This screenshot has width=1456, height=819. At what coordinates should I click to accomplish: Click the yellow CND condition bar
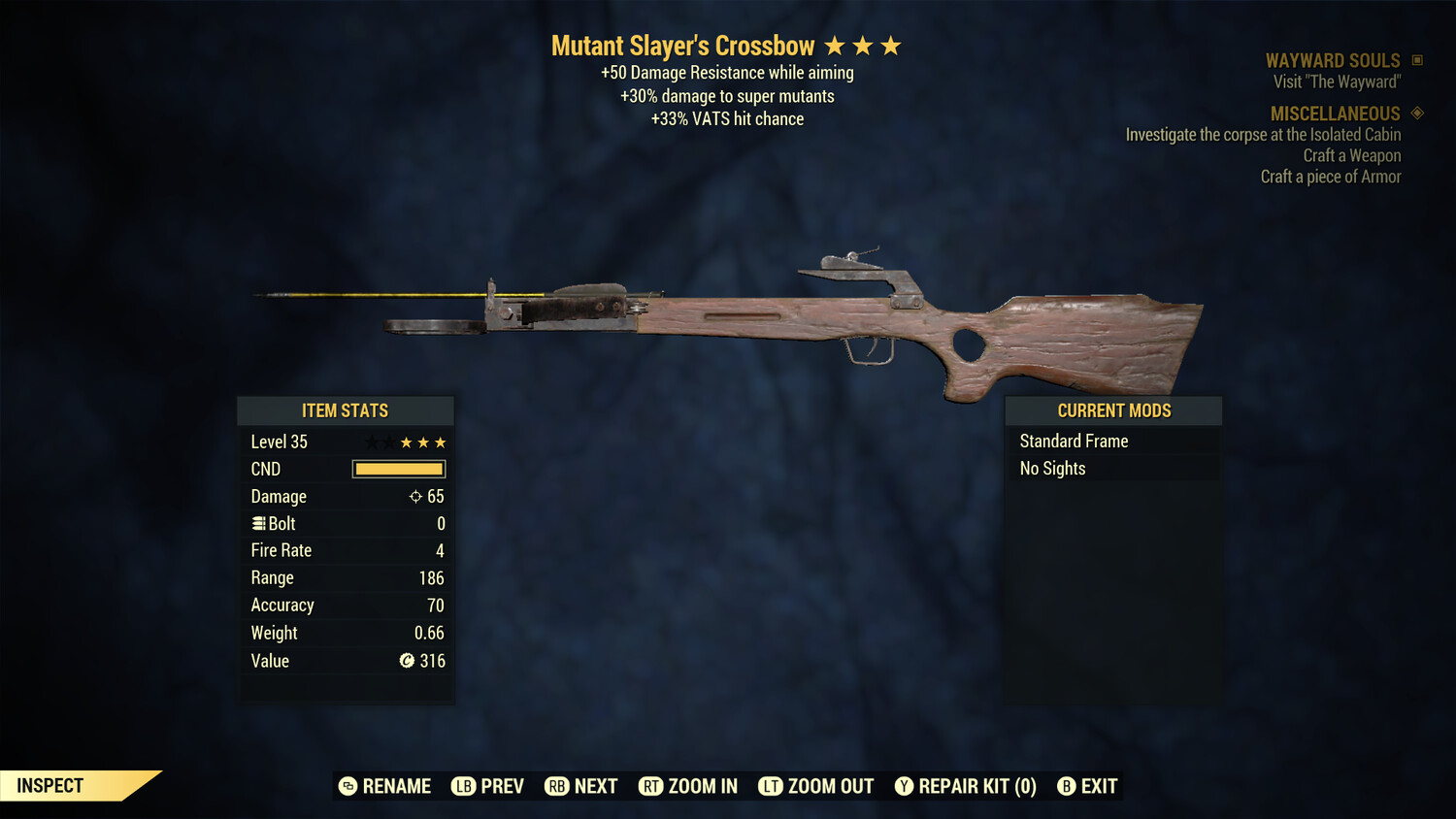tap(398, 469)
